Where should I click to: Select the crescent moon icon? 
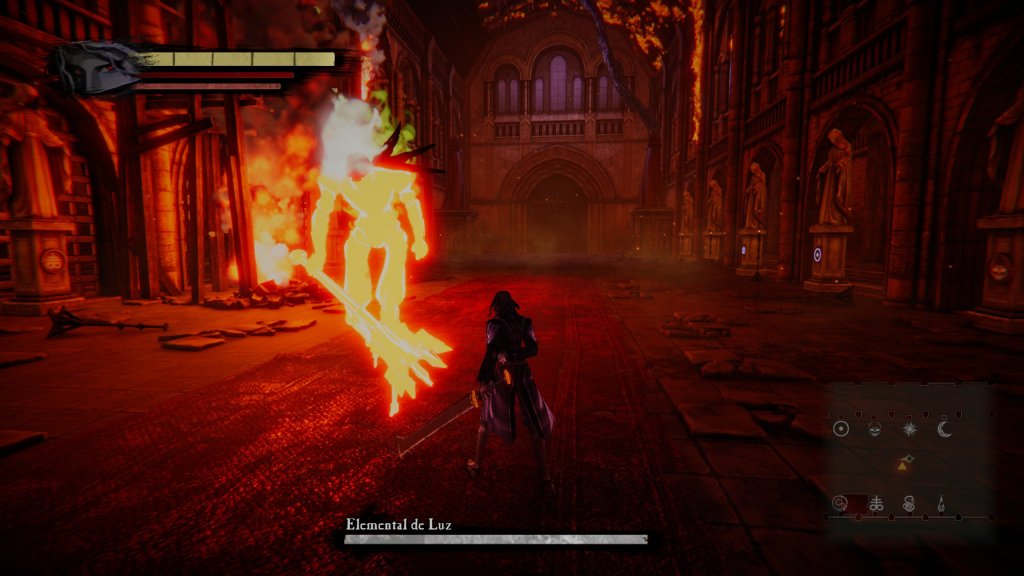(x=945, y=429)
